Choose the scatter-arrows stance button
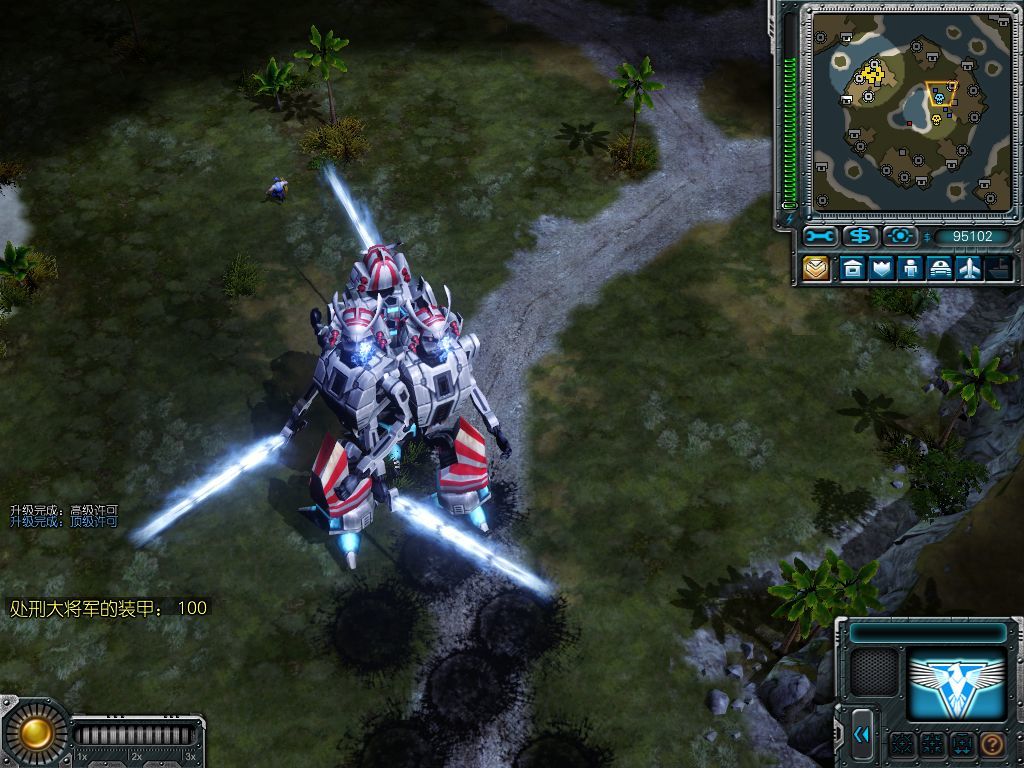 pos(903,744)
